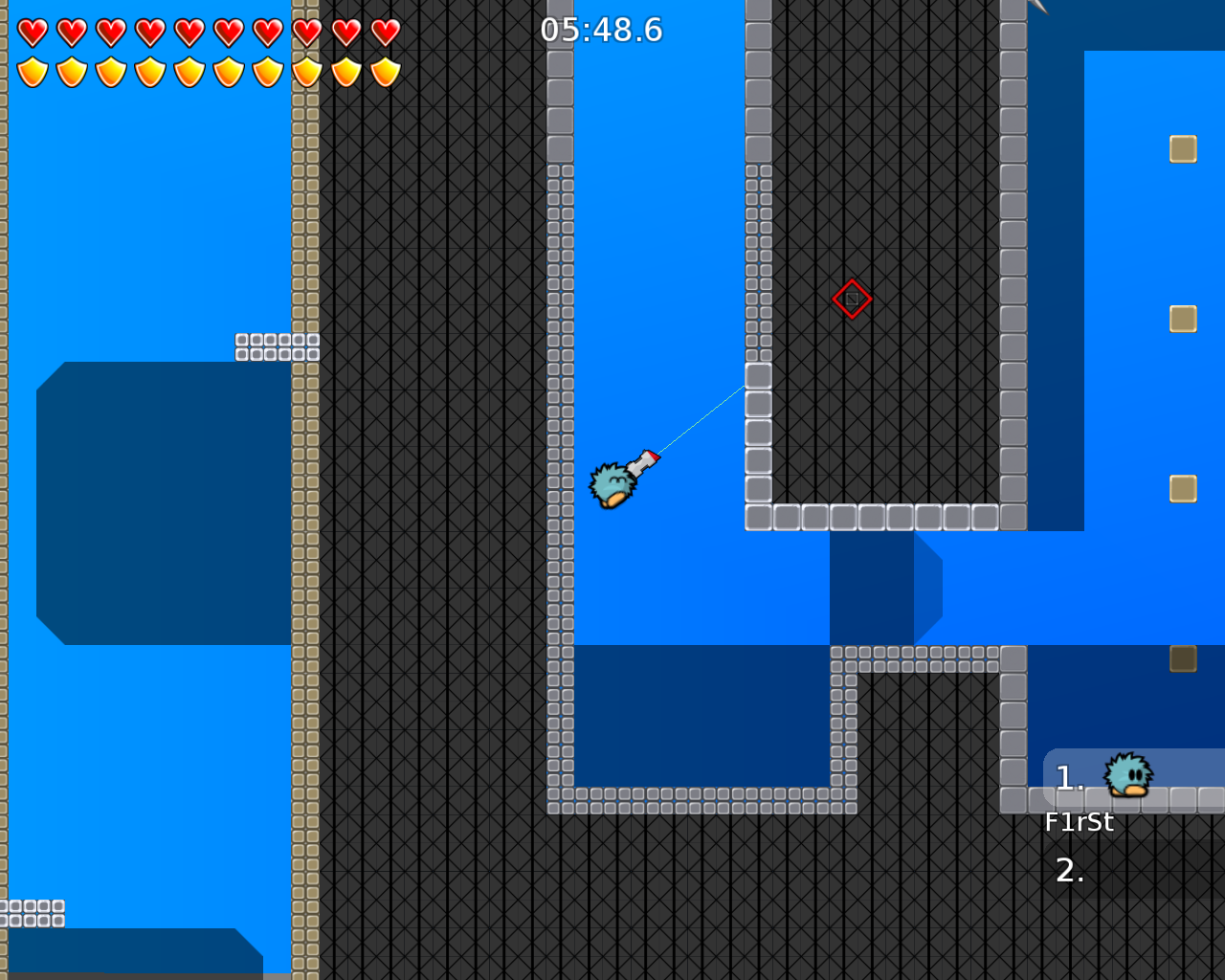Select the player's tee character holding the gun
The height and width of the screenshot is (980, 1225).
pyautogui.click(x=612, y=486)
